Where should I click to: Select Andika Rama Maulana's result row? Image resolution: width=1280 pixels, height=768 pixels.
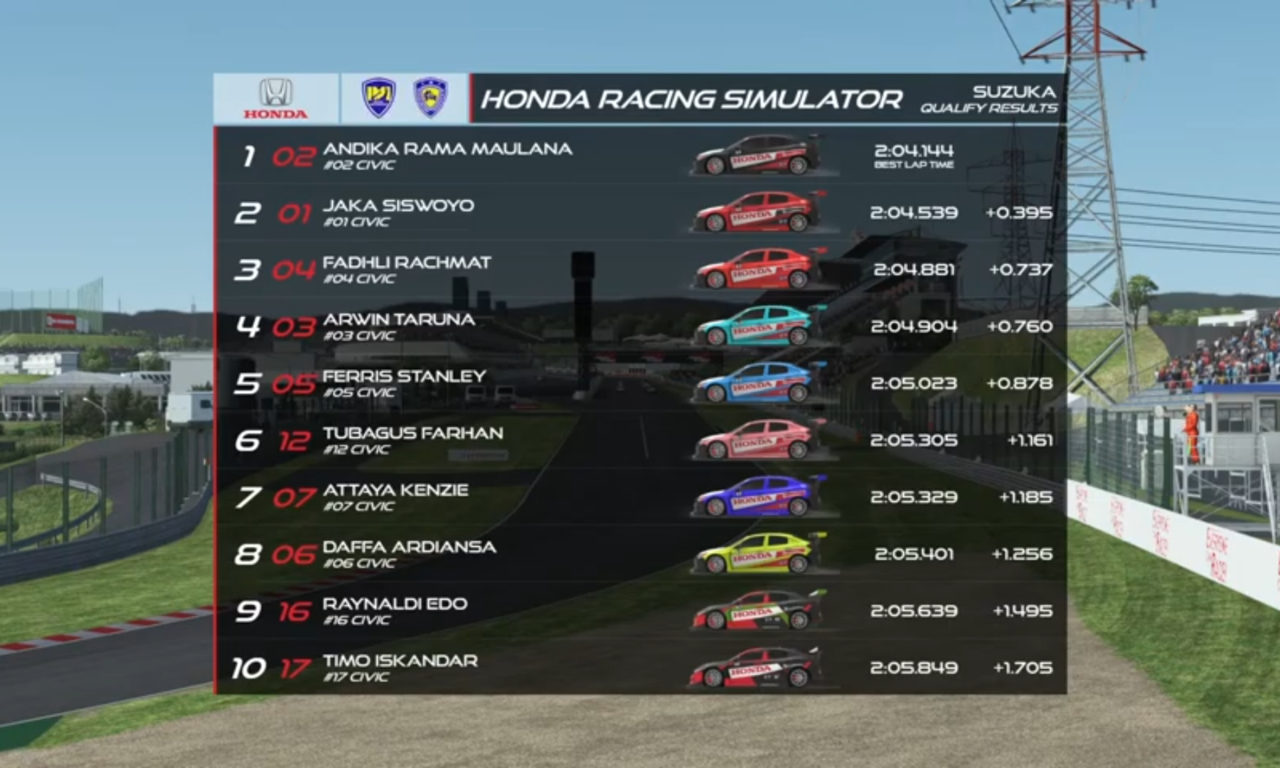click(640, 156)
